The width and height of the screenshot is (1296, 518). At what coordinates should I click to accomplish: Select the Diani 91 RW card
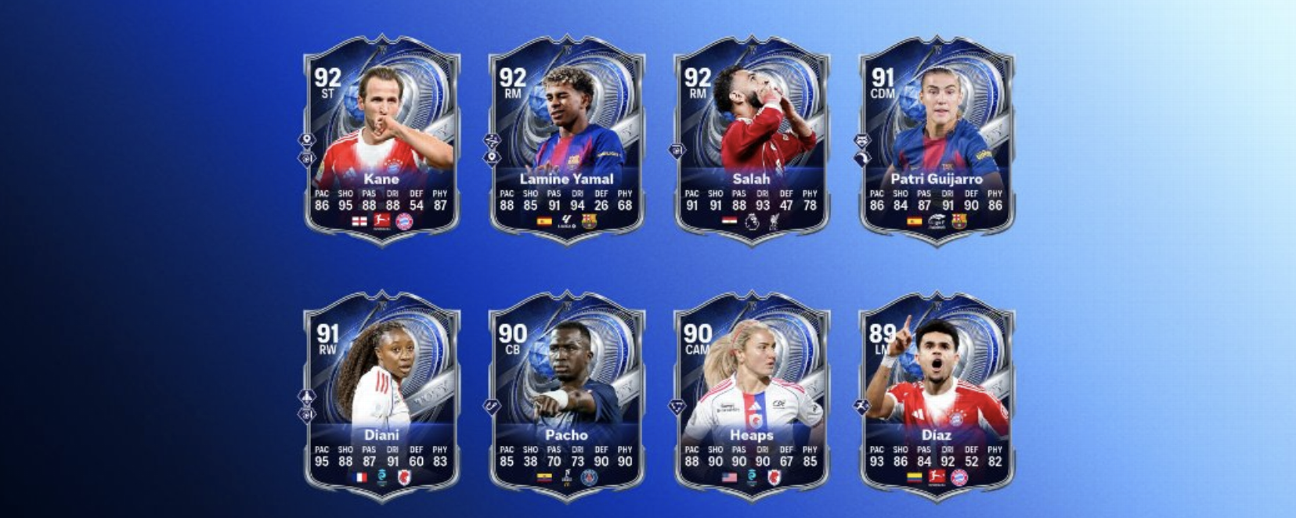tap(381, 395)
